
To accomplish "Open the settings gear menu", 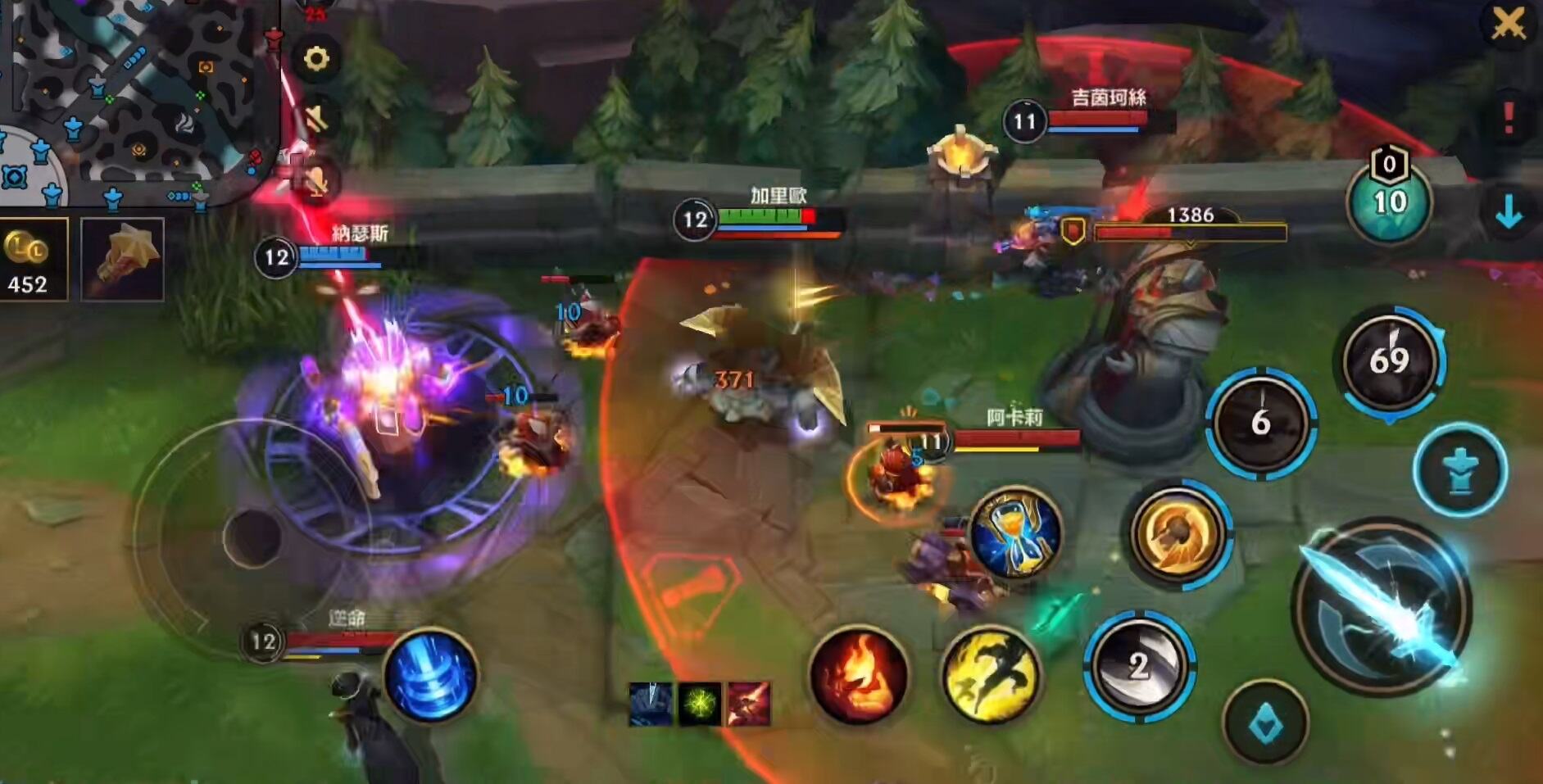I will (x=316, y=59).
